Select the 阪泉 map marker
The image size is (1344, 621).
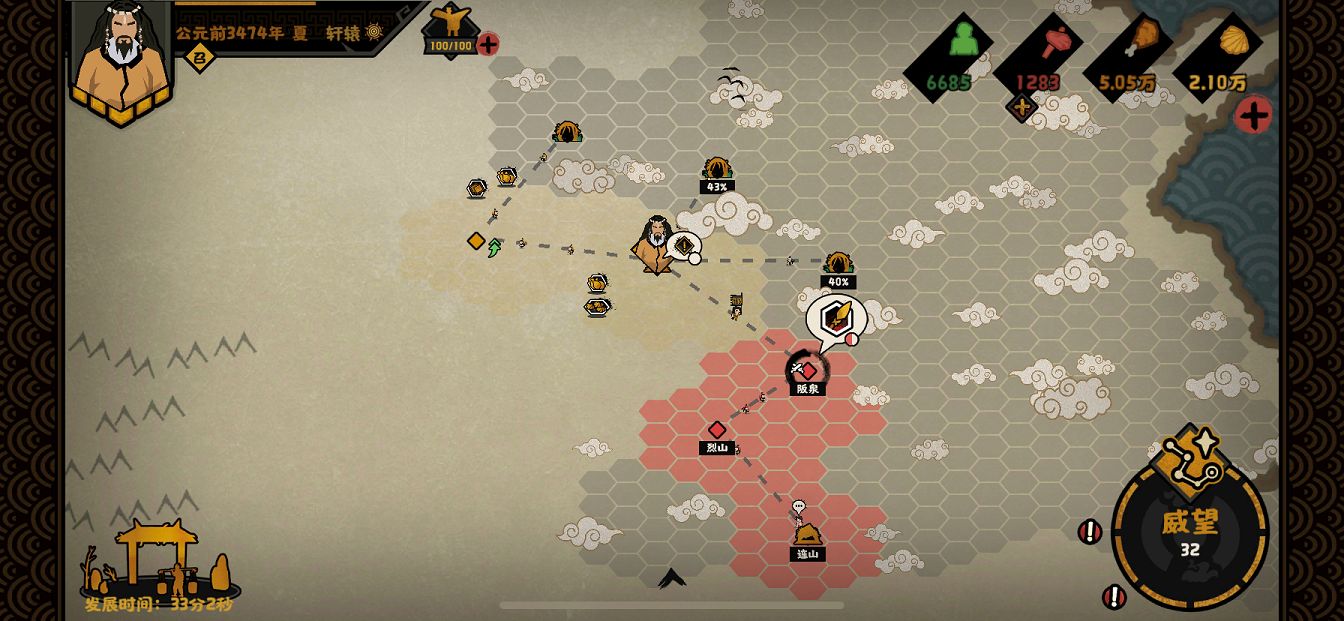(808, 371)
